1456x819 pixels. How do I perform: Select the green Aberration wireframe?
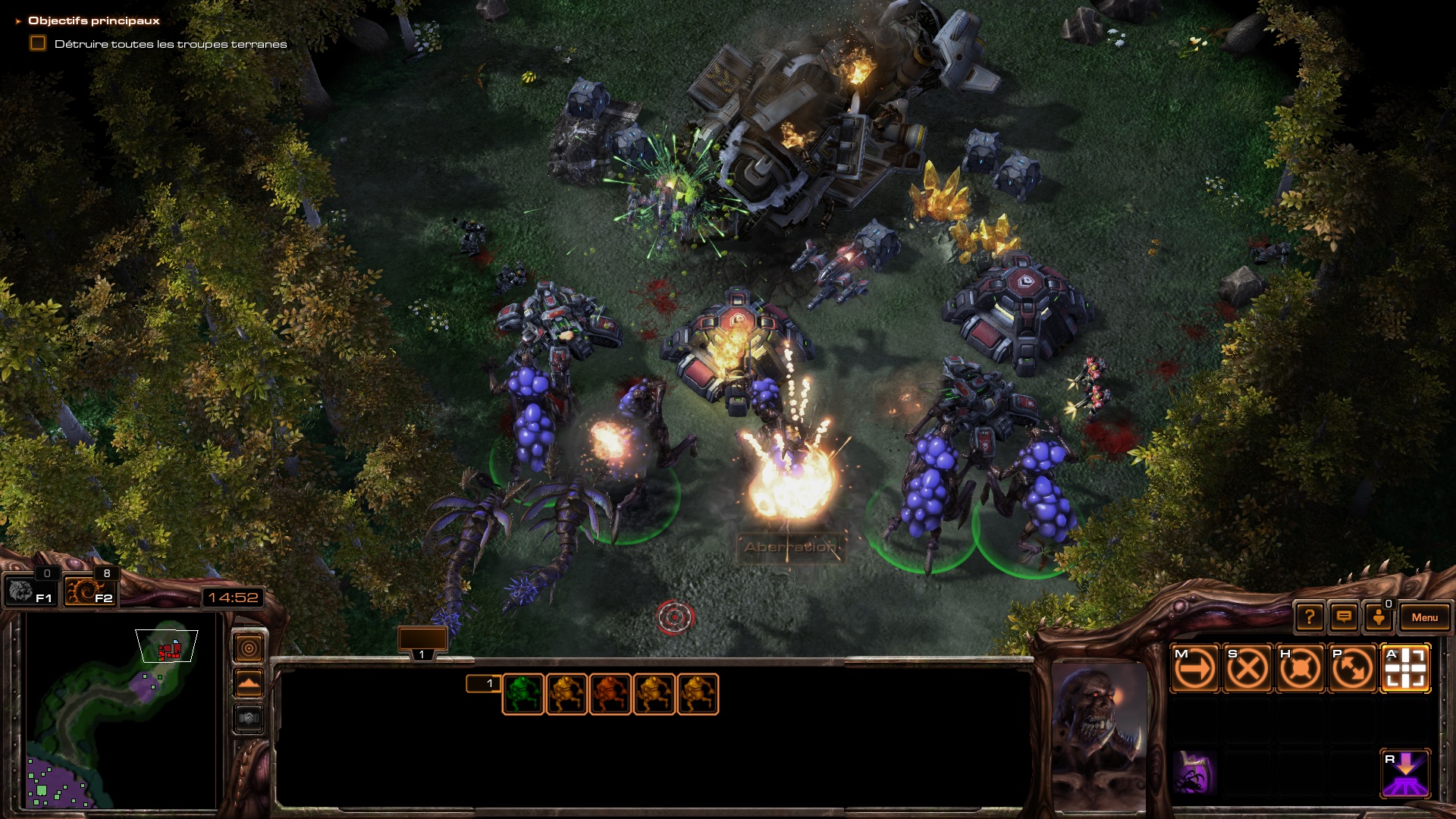click(522, 694)
